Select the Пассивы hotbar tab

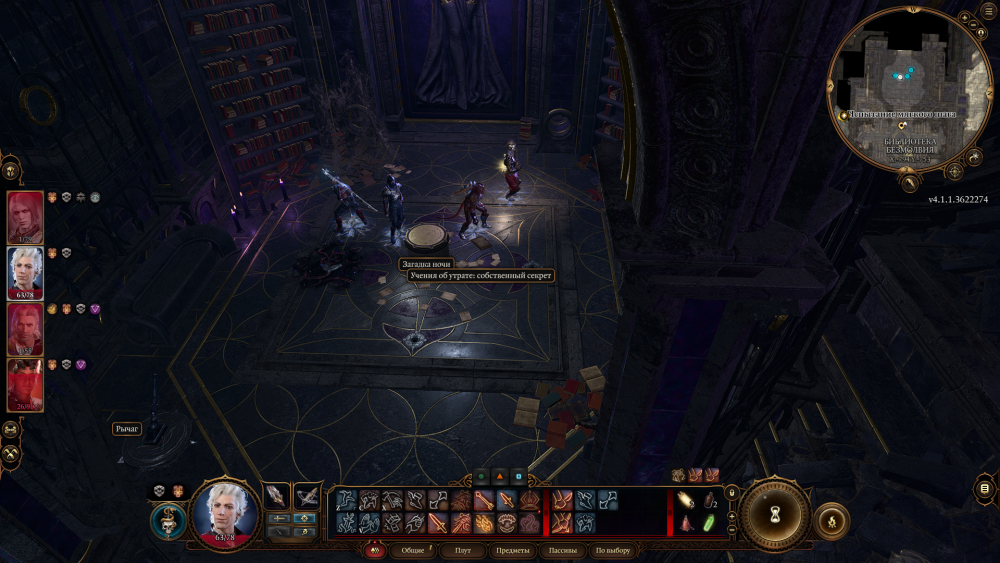[563, 551]
